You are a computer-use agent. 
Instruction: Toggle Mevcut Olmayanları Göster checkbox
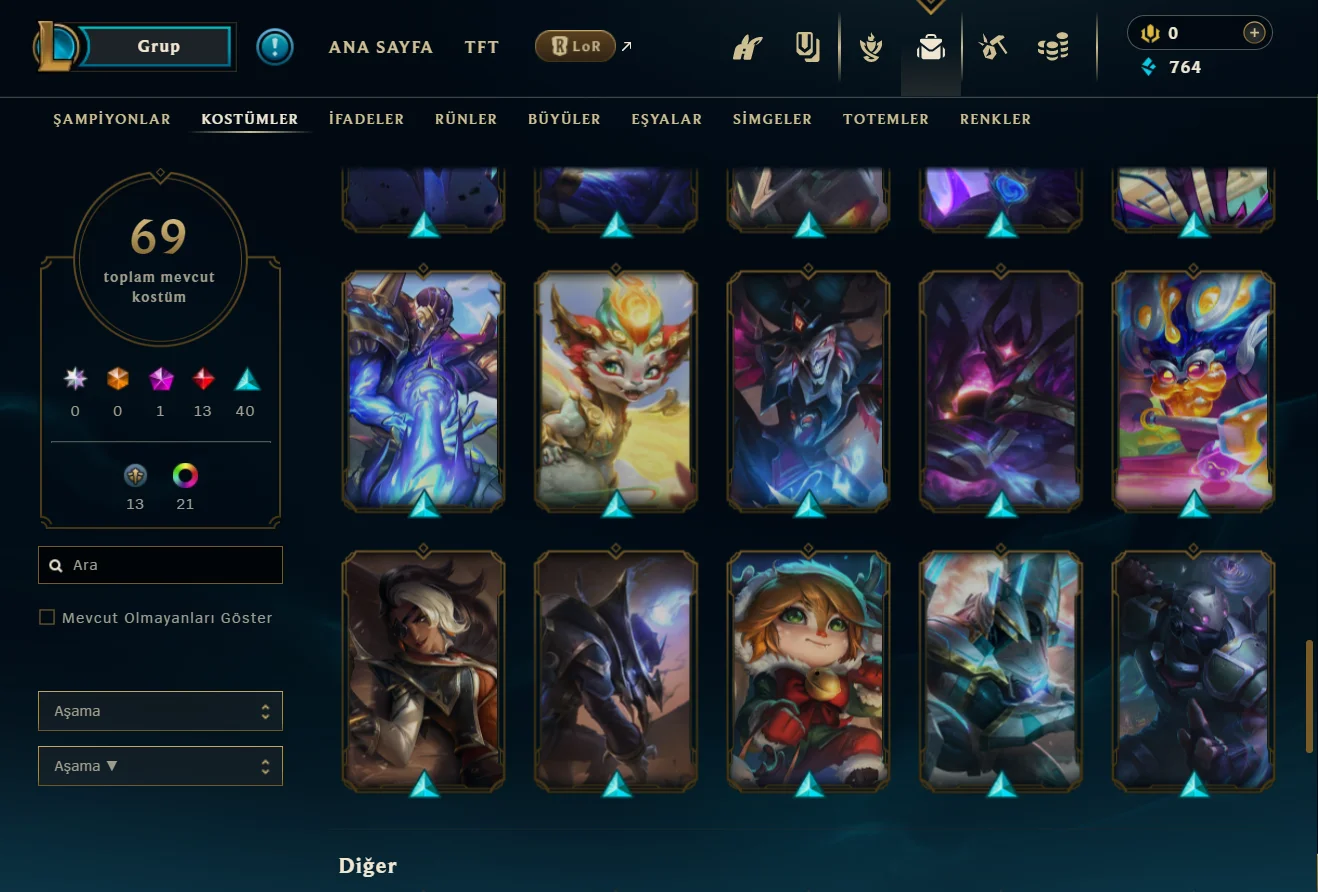47,618
